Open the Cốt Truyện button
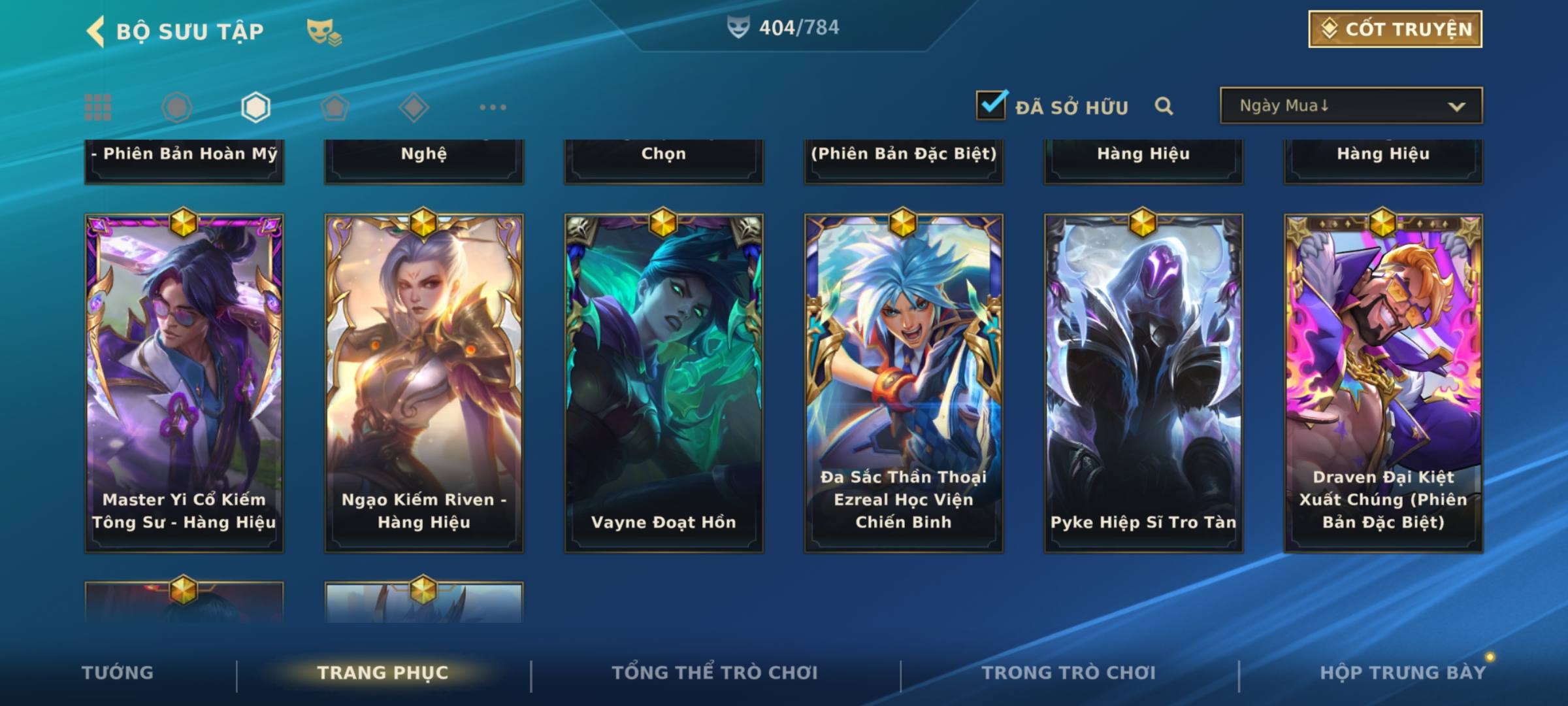This screenshot has height=706, width=1568. (x=1395, y=29)
